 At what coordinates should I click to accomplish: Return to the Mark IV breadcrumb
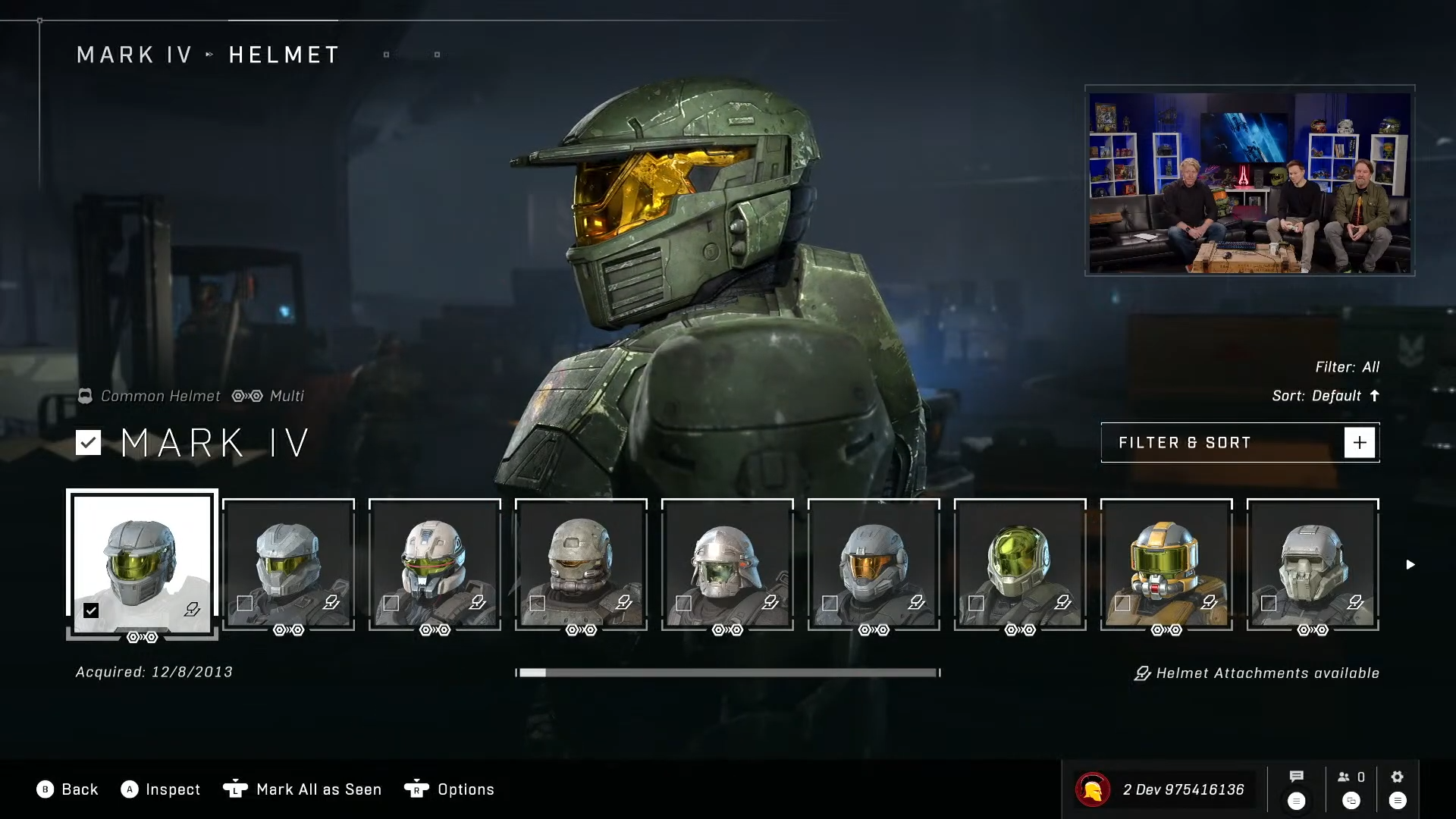click(x=134, y=55)
